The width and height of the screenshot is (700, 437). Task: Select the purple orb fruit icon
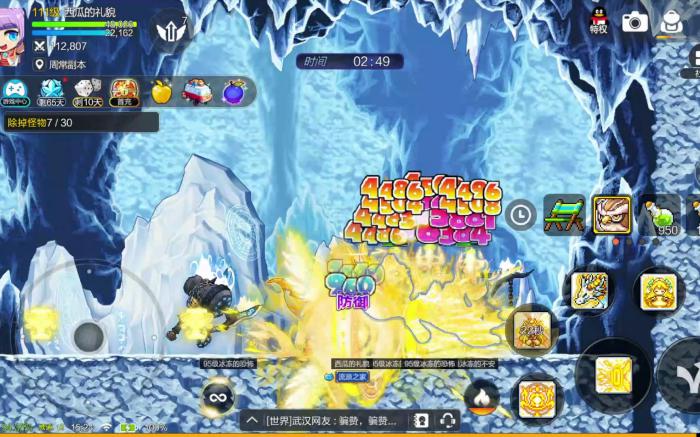tap(233, 92)
